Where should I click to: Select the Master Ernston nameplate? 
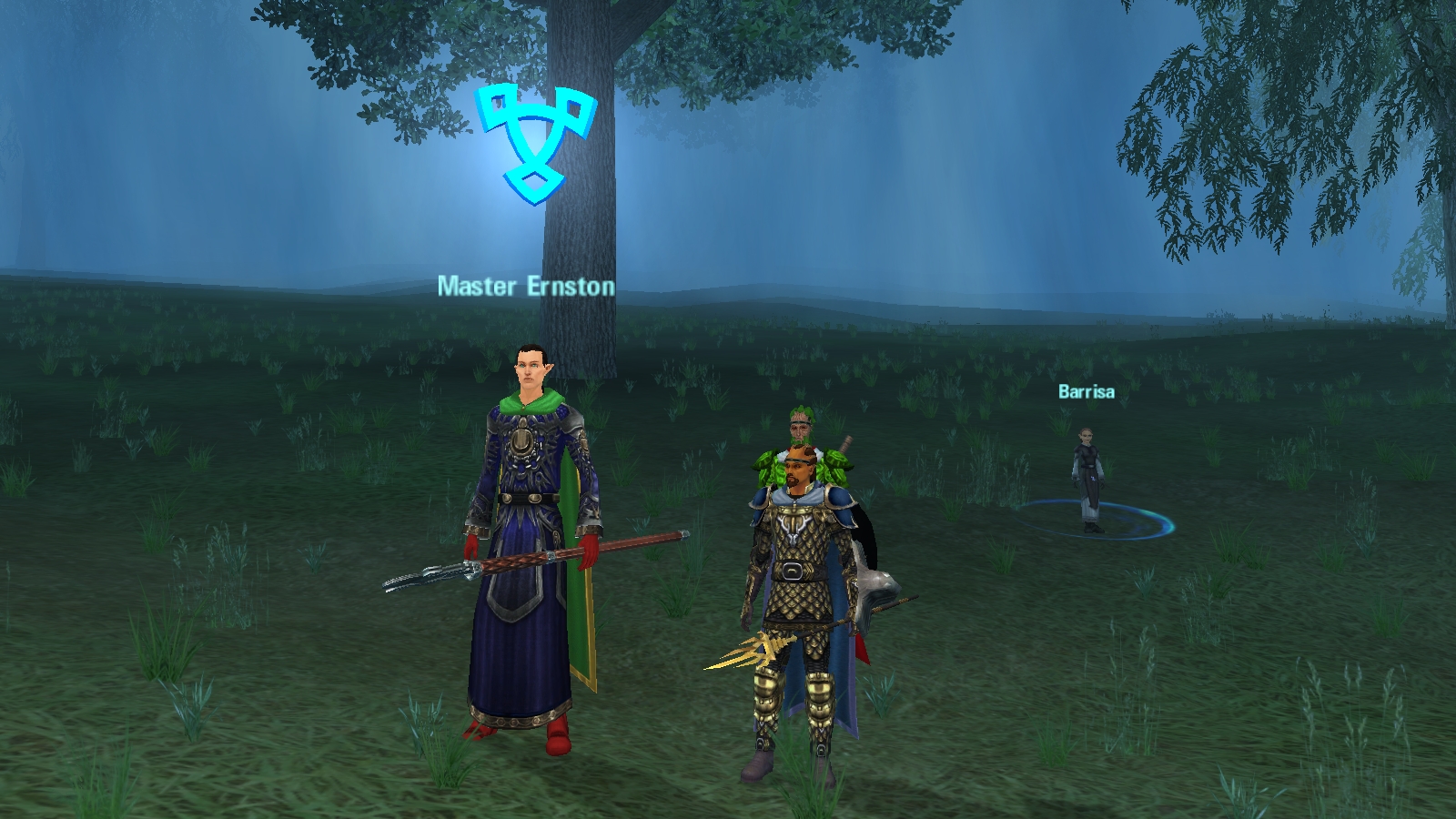click(526, 286)
